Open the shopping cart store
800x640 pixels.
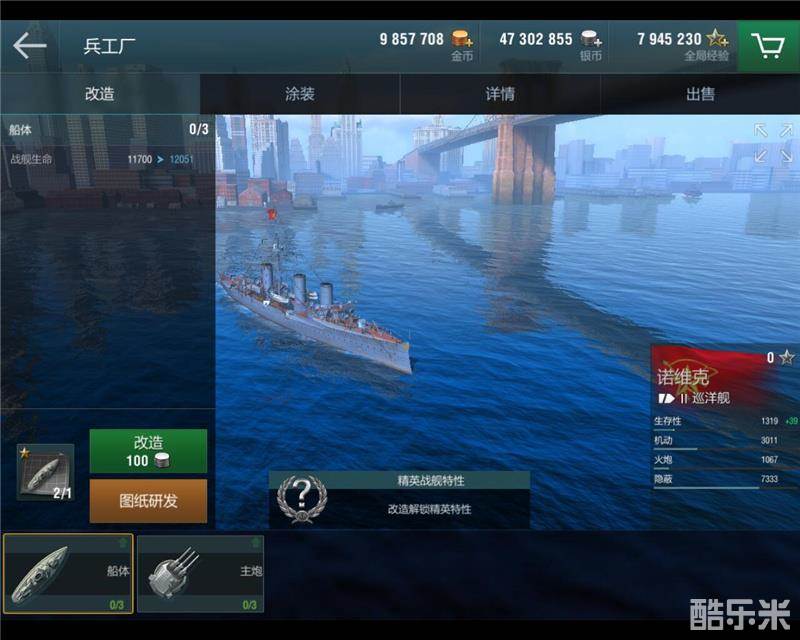[768, 46]
